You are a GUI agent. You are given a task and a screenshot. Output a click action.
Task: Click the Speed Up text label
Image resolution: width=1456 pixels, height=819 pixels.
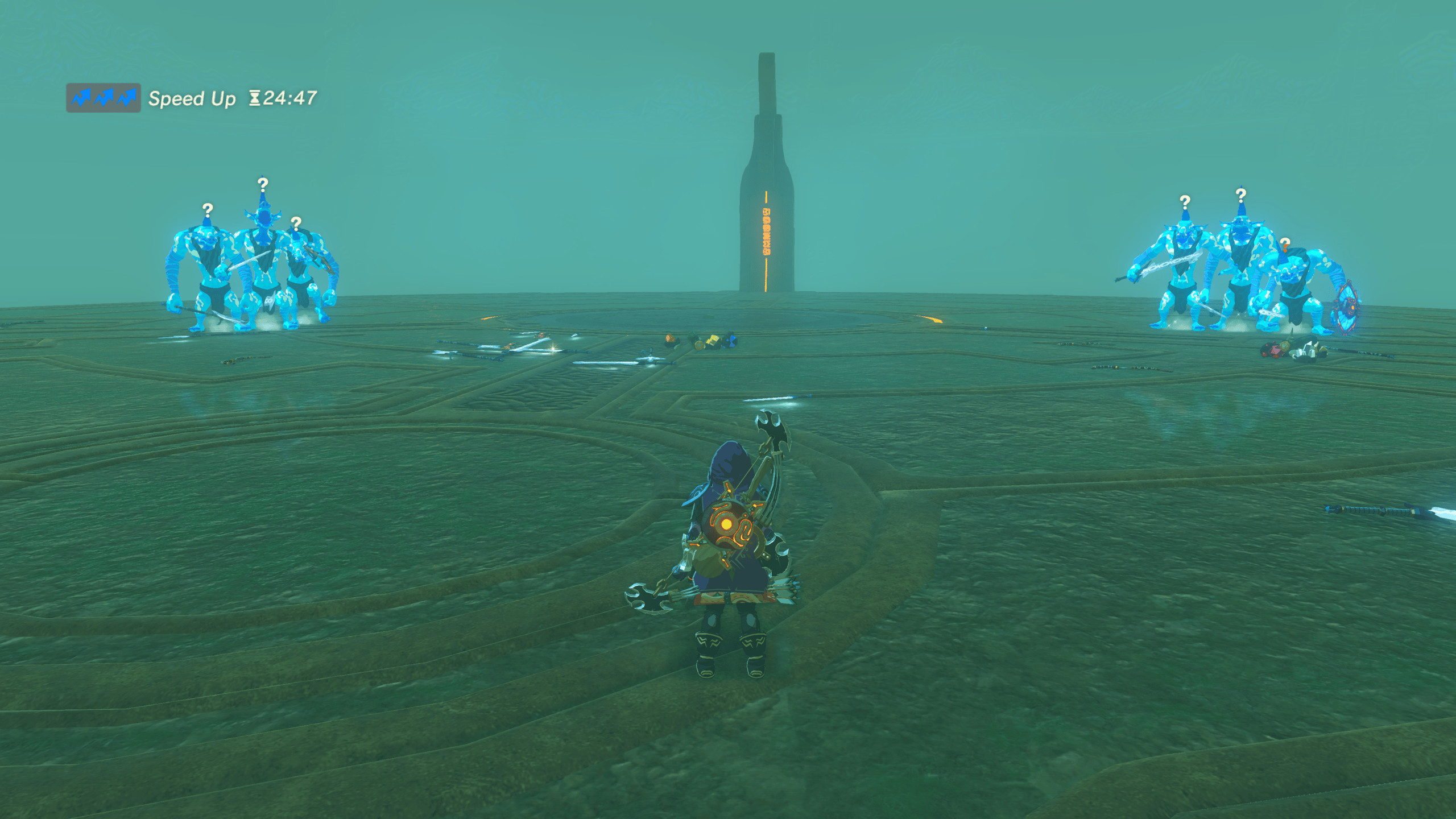[191, 98]
